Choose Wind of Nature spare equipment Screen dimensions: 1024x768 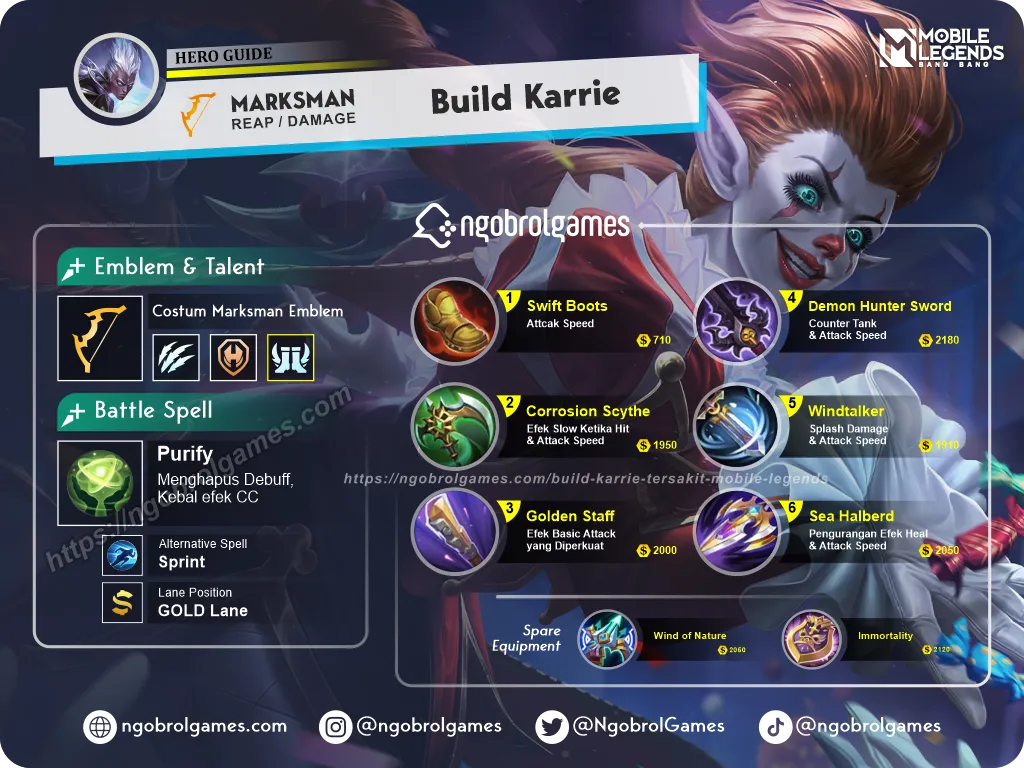click(607, 639)
